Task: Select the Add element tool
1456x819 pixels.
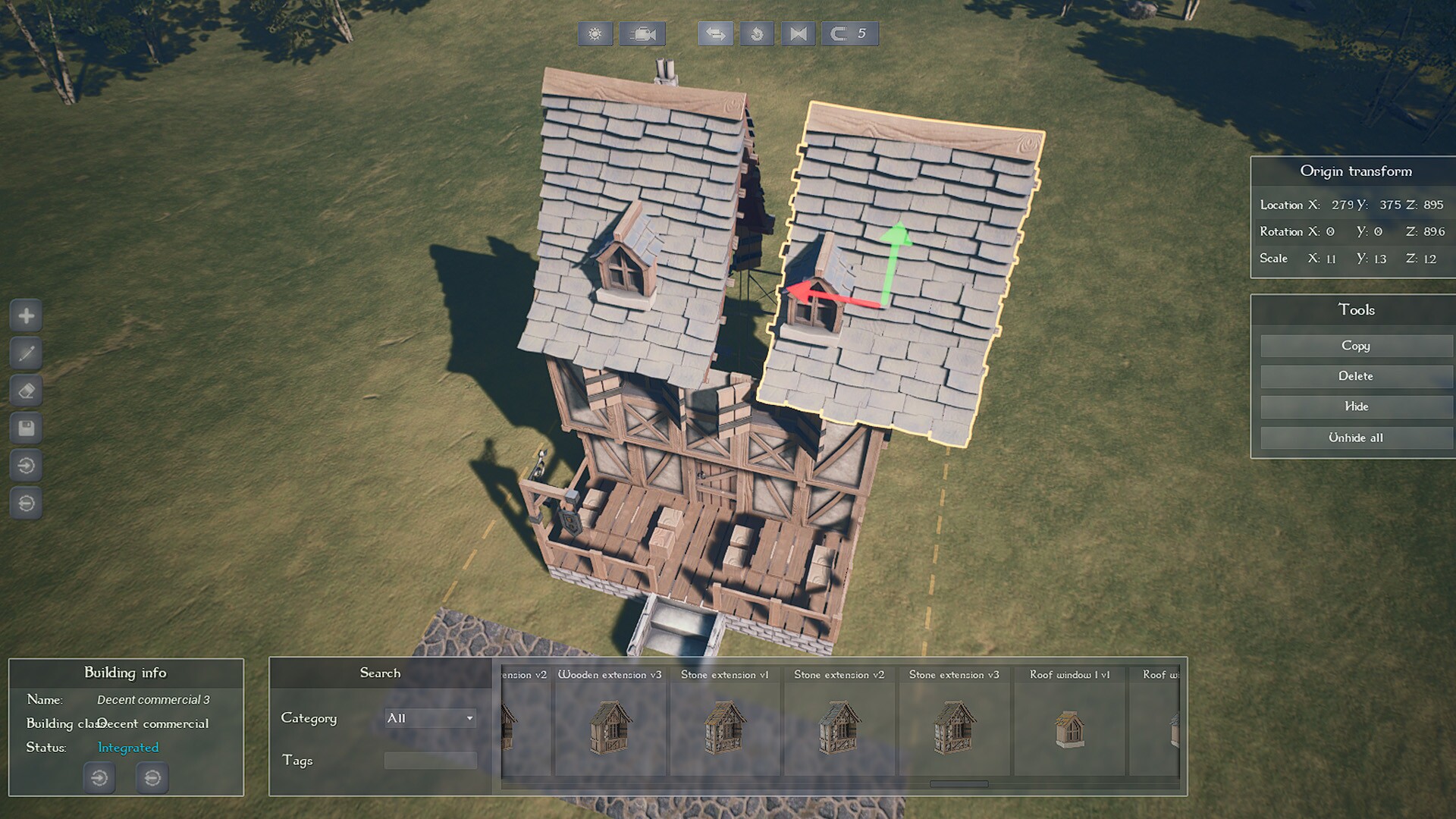Action: [27, 315]
